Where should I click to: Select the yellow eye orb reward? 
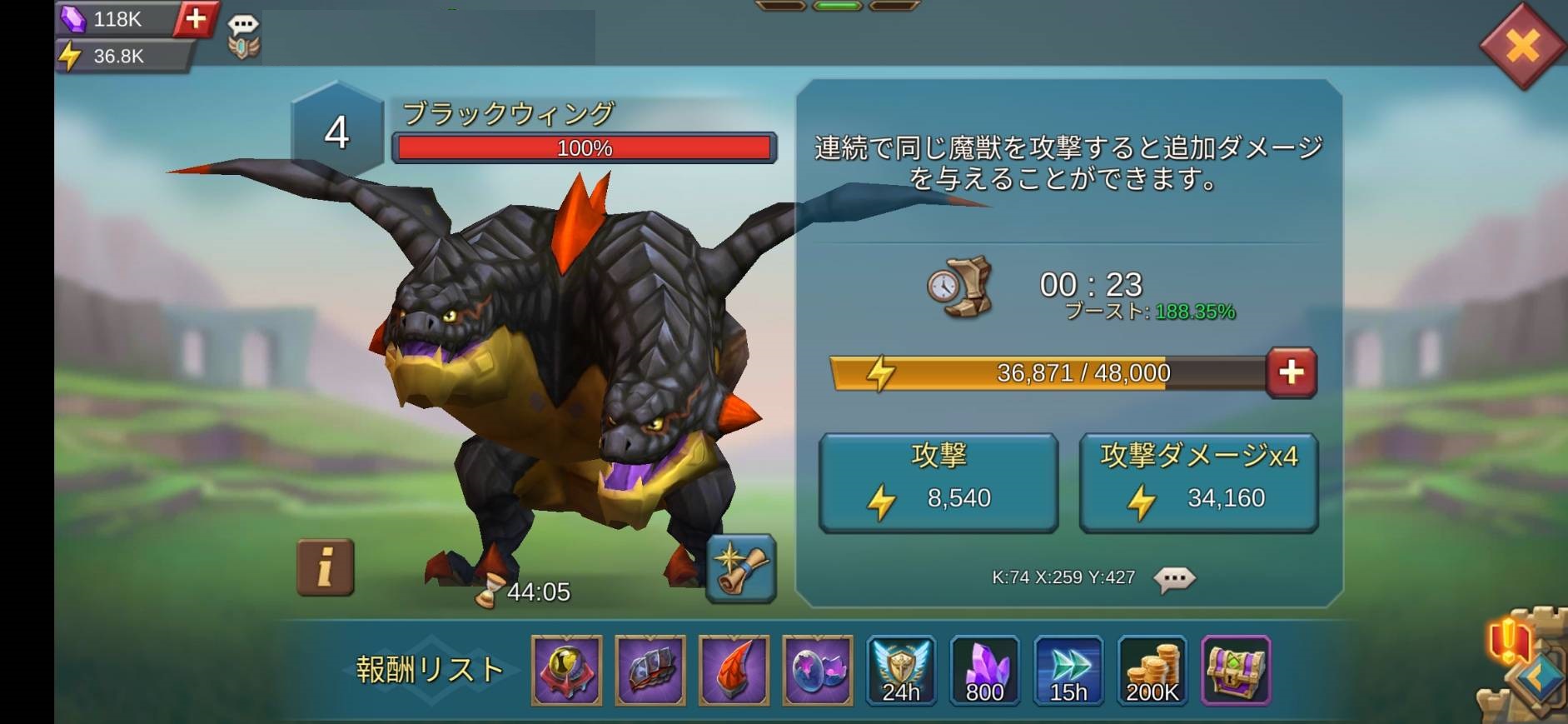point(566,671)
